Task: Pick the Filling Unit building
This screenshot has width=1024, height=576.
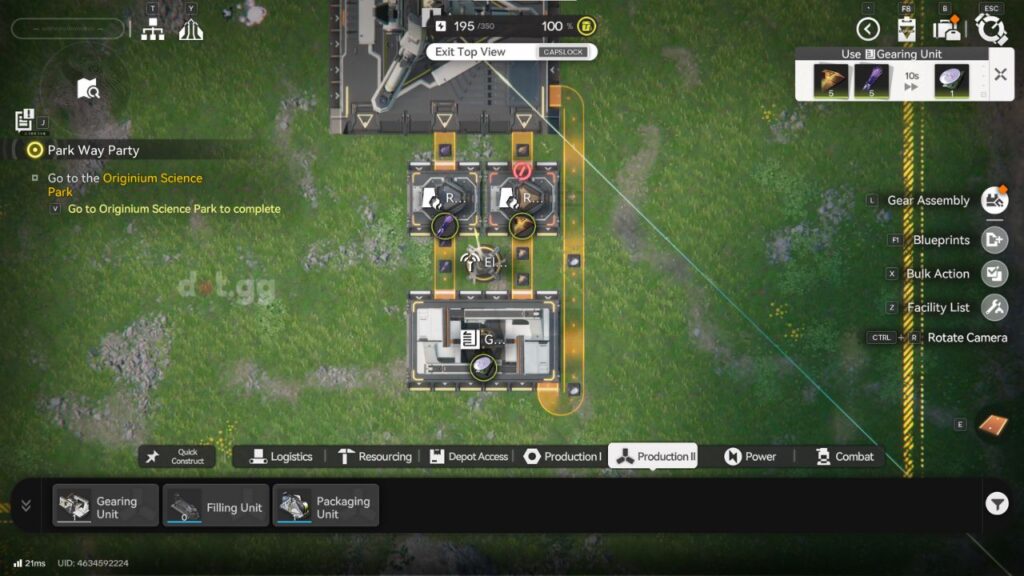Action: pyautogui.click(x=215, y=506)
